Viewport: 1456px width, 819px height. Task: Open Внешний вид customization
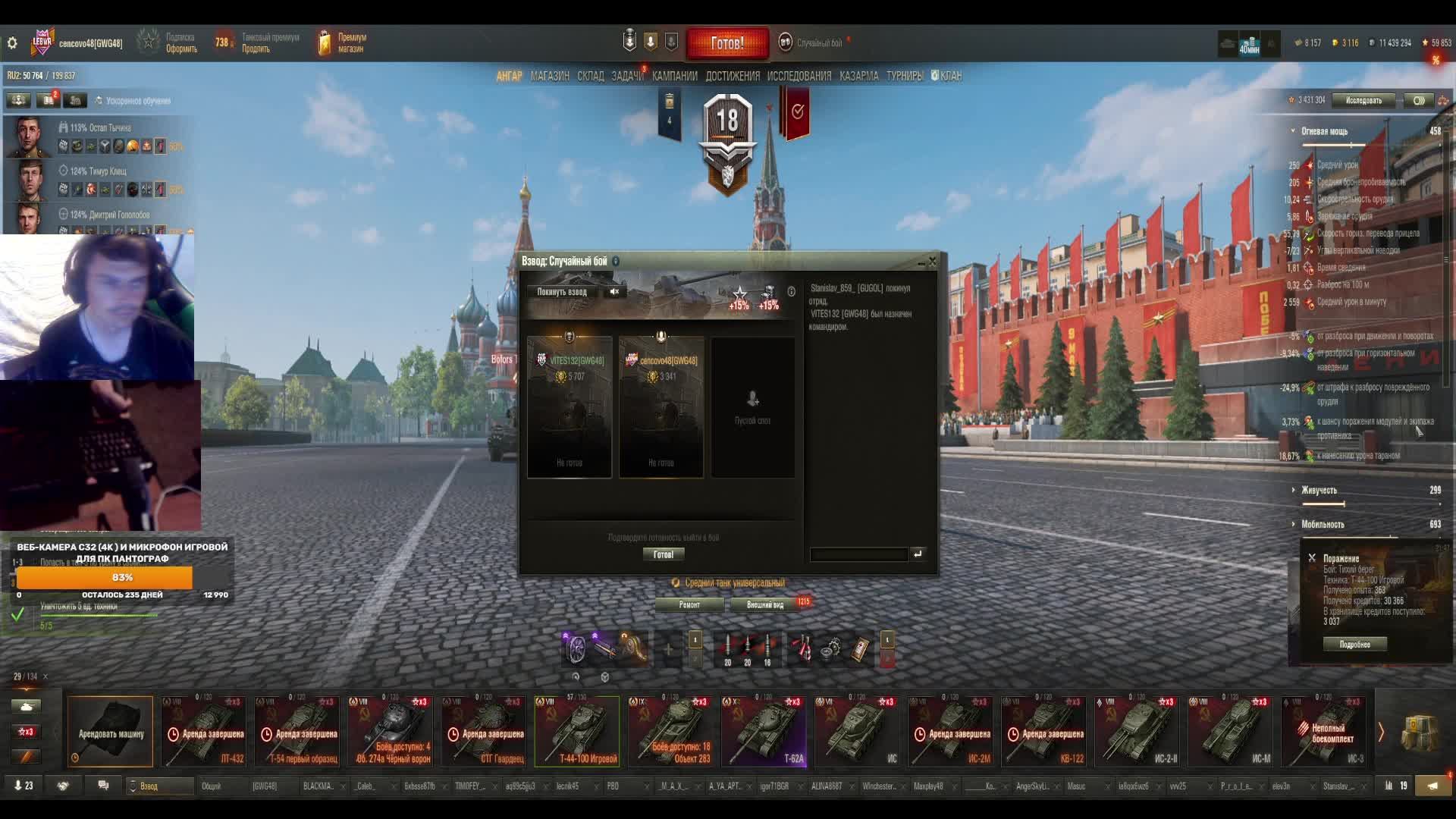(764, 604)
